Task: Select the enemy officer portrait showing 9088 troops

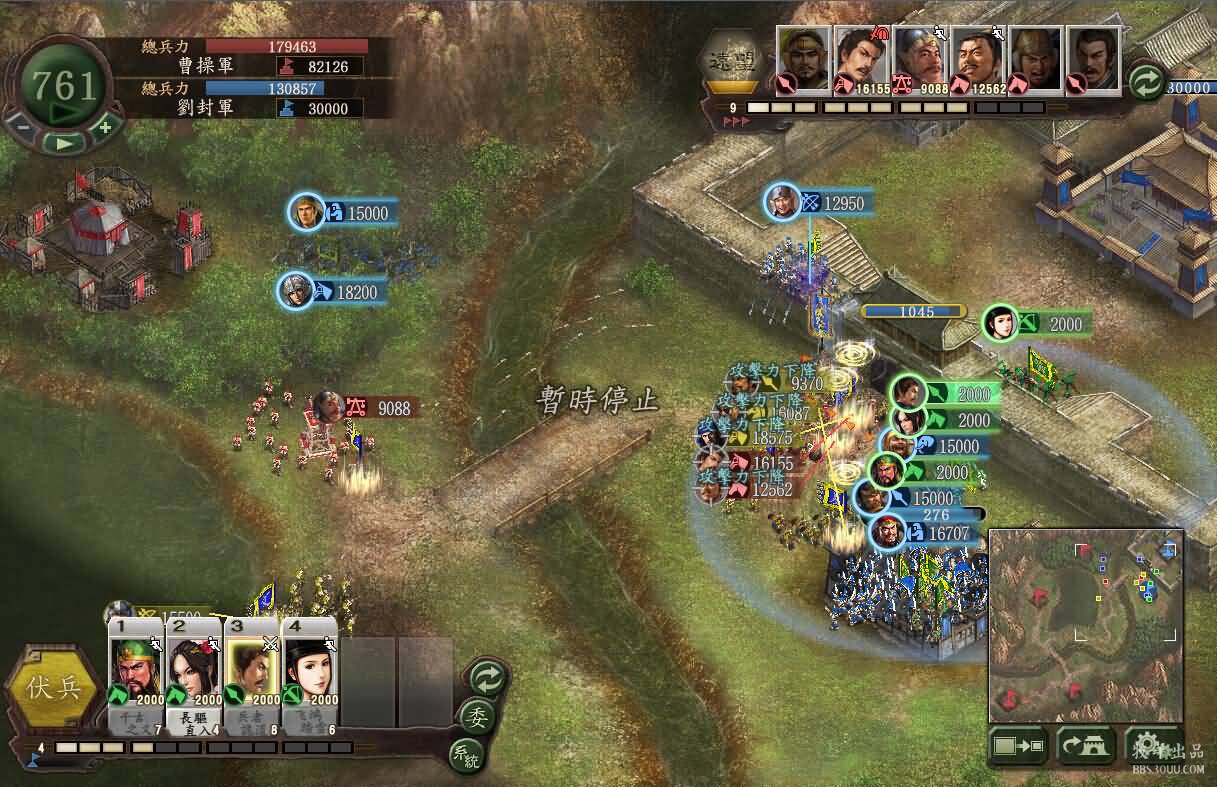Action: 919,60
